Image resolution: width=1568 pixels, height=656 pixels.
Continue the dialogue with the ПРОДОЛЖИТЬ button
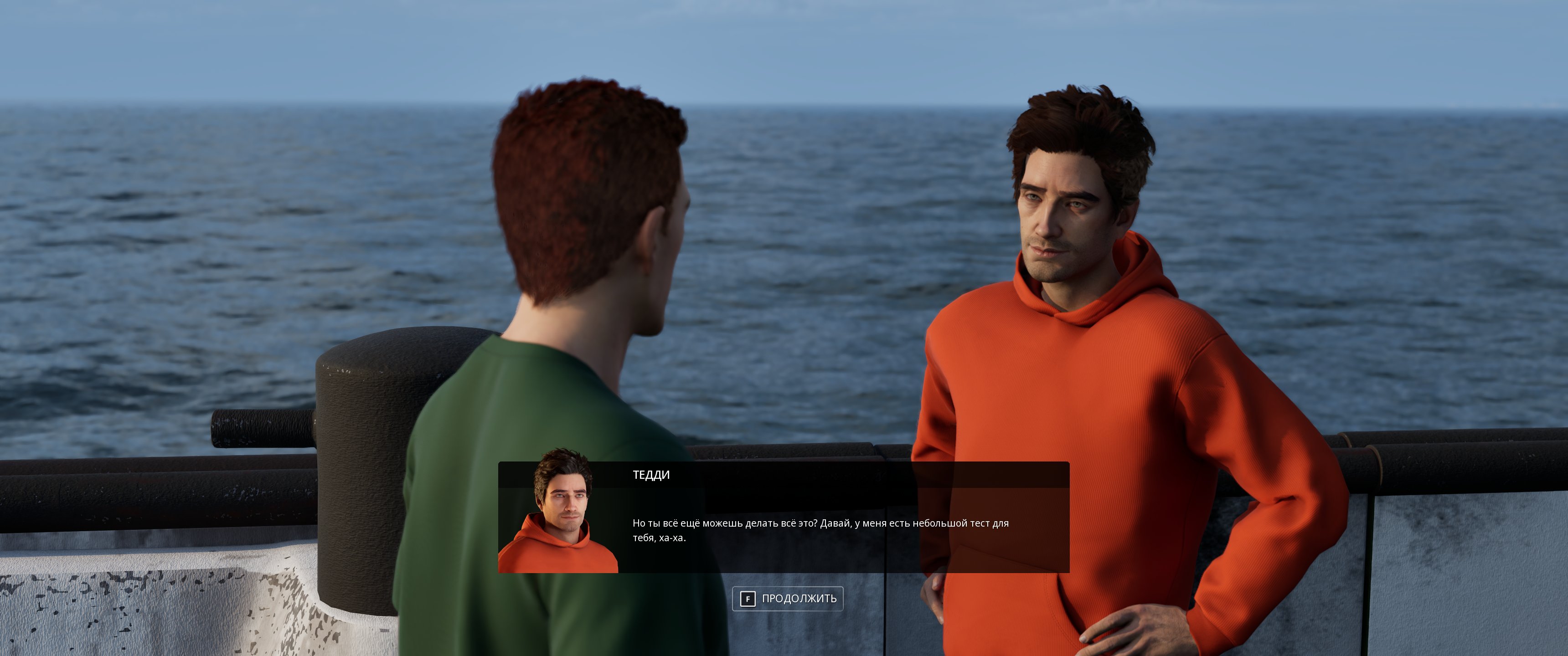787,598
